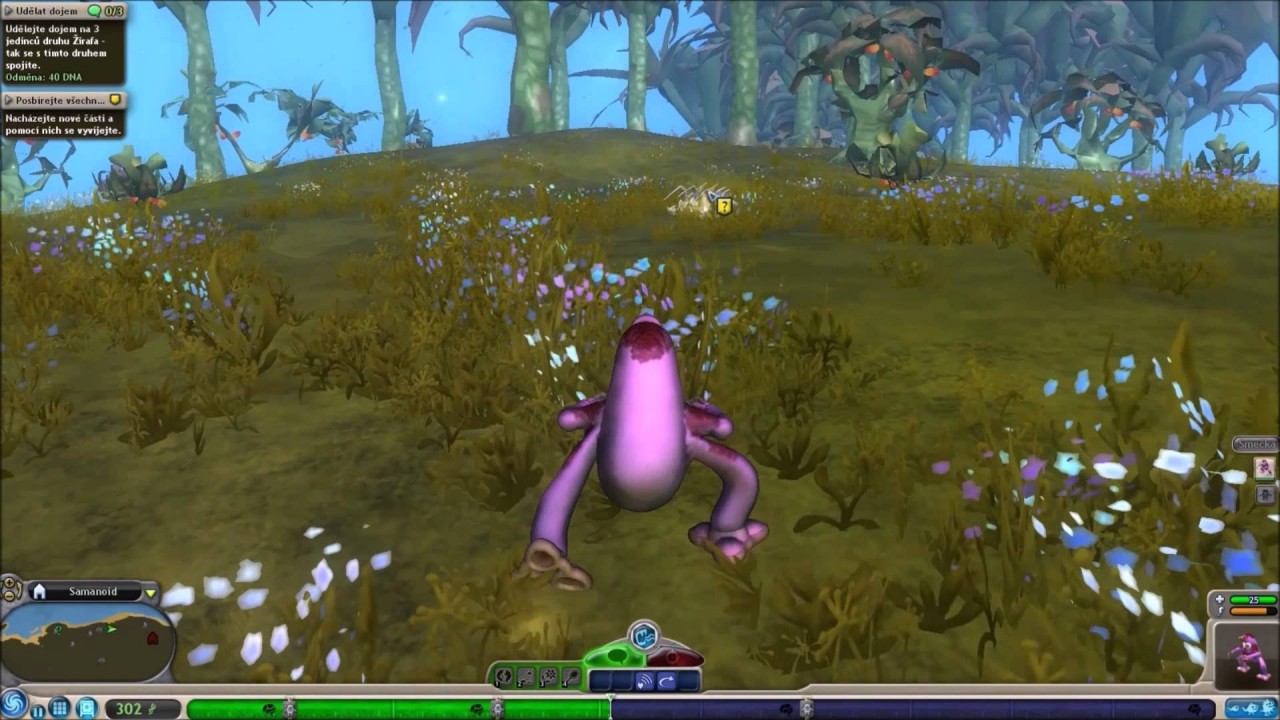1280x720 pixels.
Task: Open the blue collection card button
Action: pos(86,708)
